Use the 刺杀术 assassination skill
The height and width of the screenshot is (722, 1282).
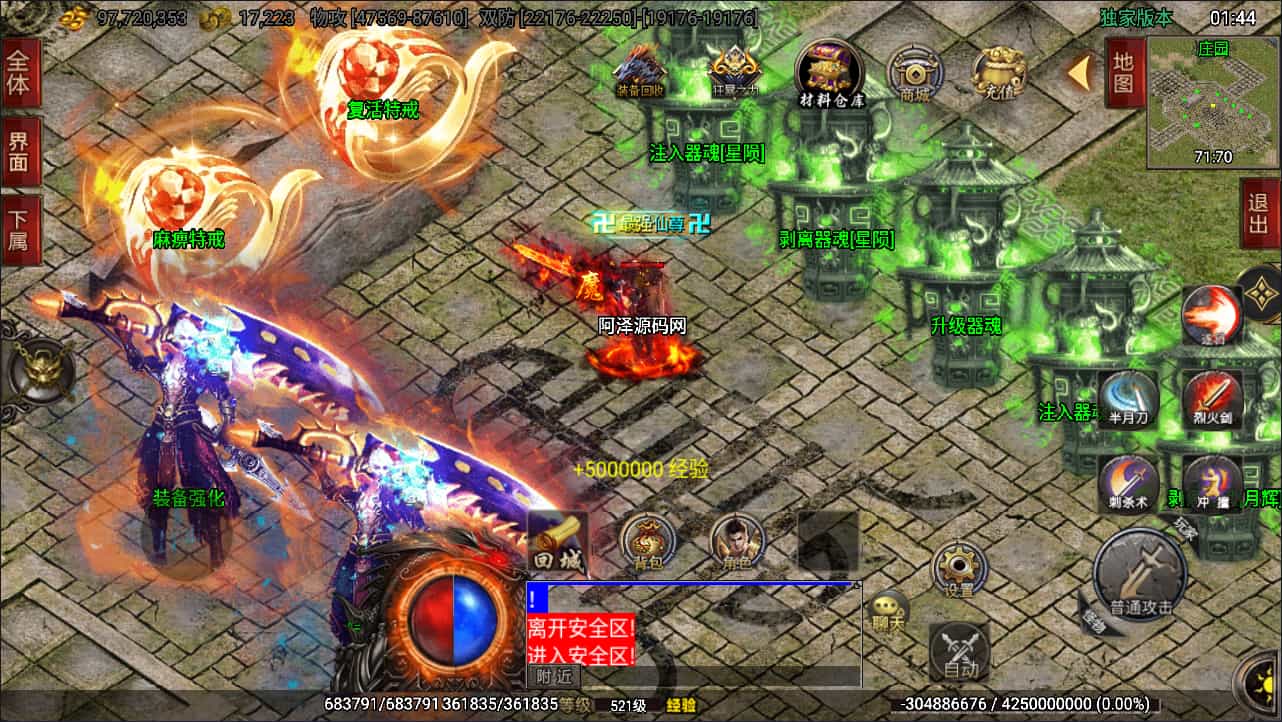click(1128, 484)
